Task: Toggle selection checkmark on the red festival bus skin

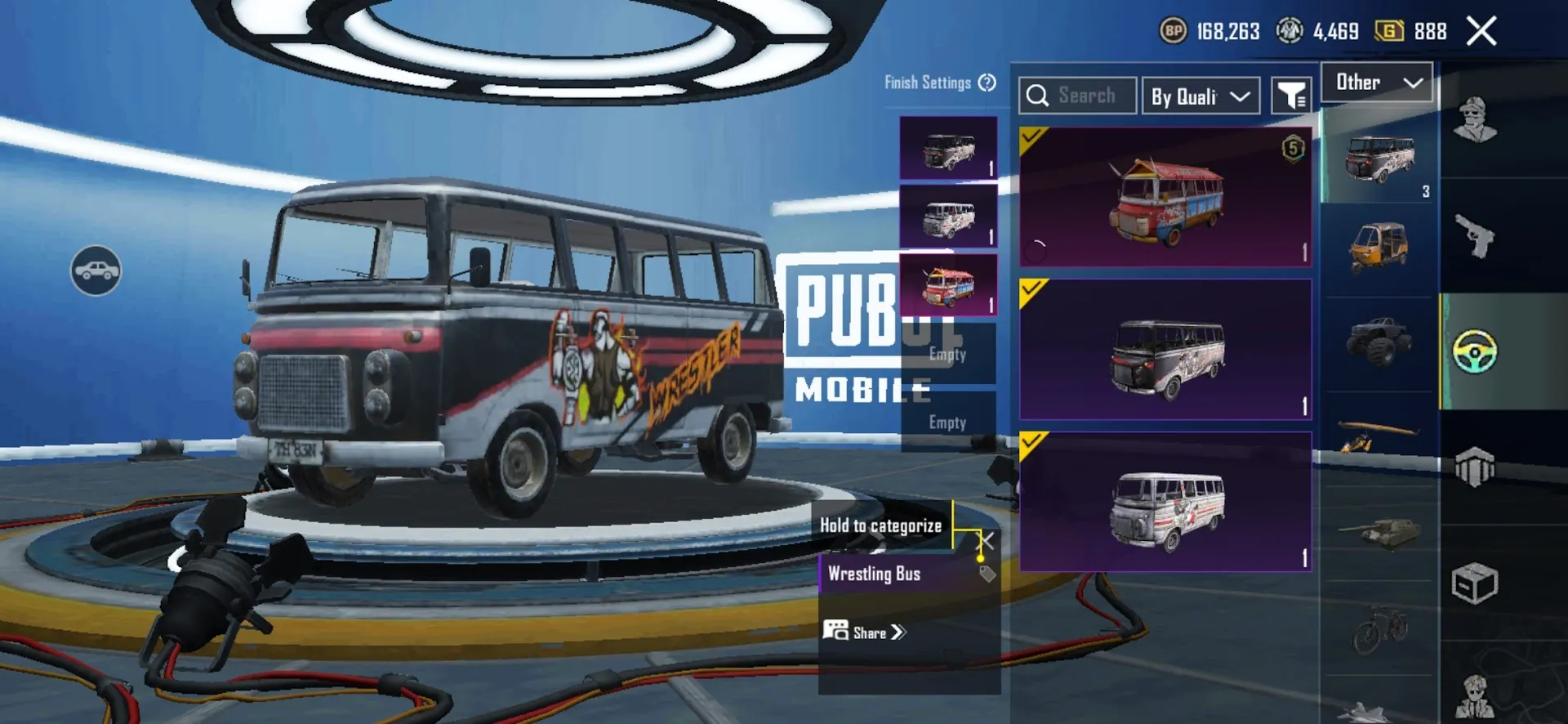Action: pos(1032,138)
